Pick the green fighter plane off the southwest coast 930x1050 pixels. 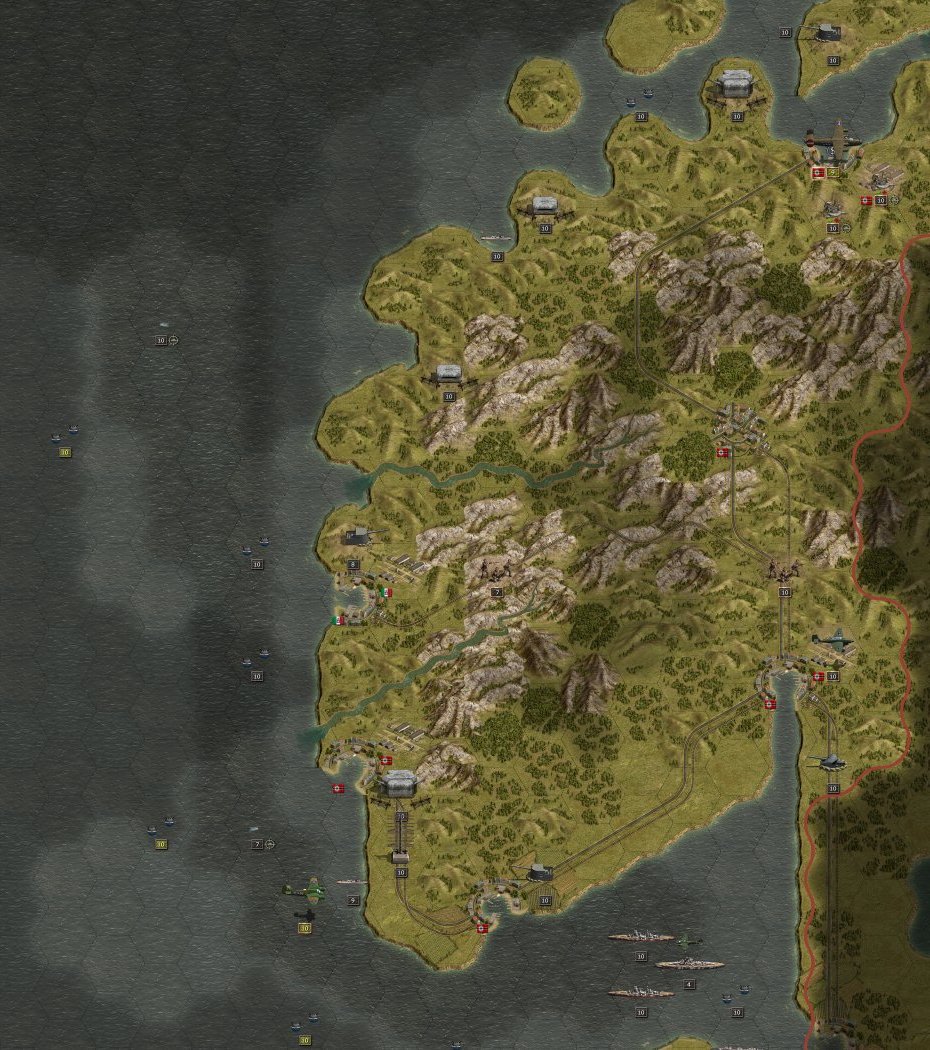coord(304,889)
